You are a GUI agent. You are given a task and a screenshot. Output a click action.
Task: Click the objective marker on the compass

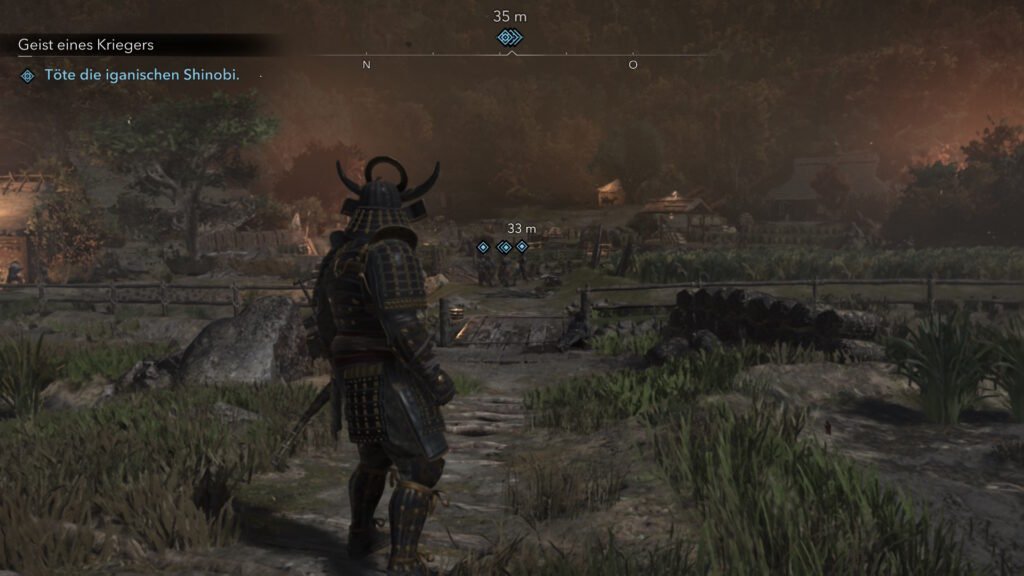click(x=509, y=38)
